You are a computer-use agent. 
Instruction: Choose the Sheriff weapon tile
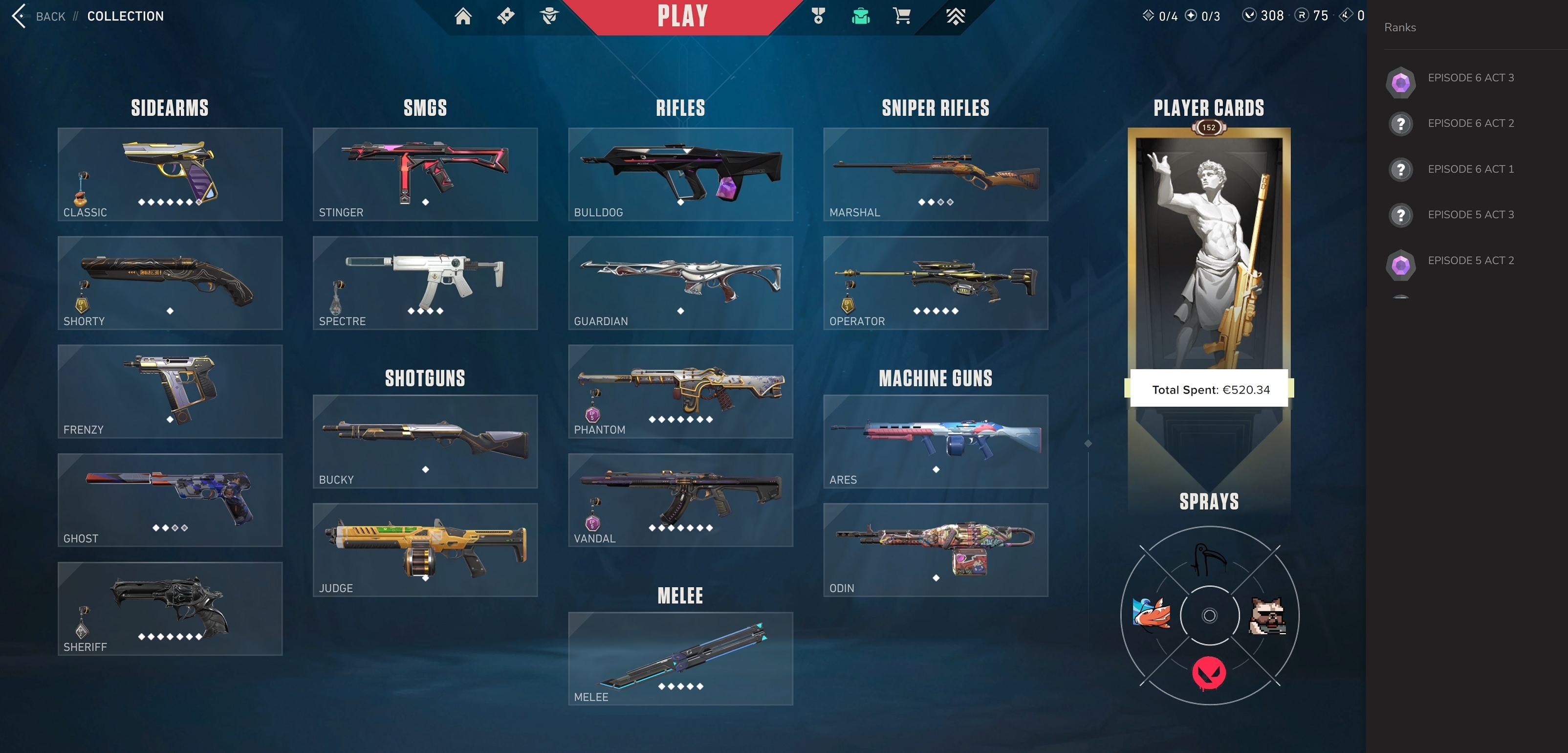[x=170, y=609]
